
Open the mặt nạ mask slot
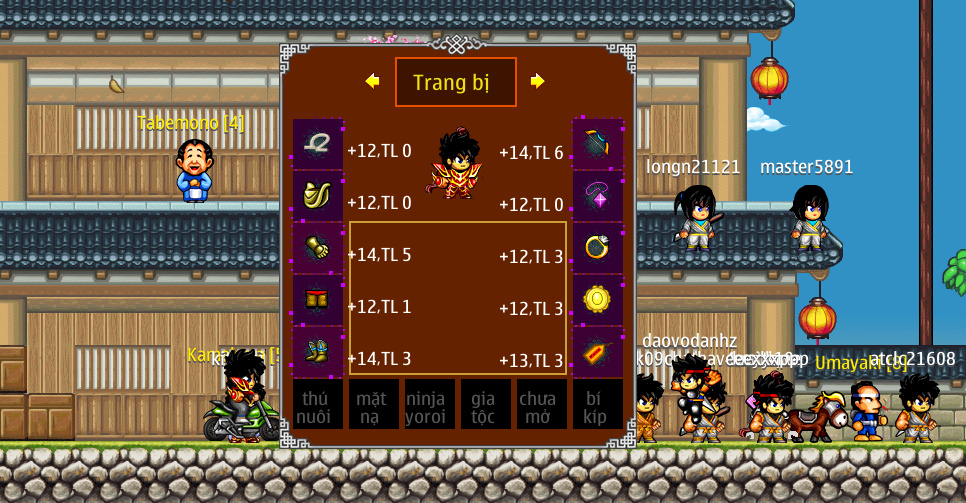click(373, 405)
